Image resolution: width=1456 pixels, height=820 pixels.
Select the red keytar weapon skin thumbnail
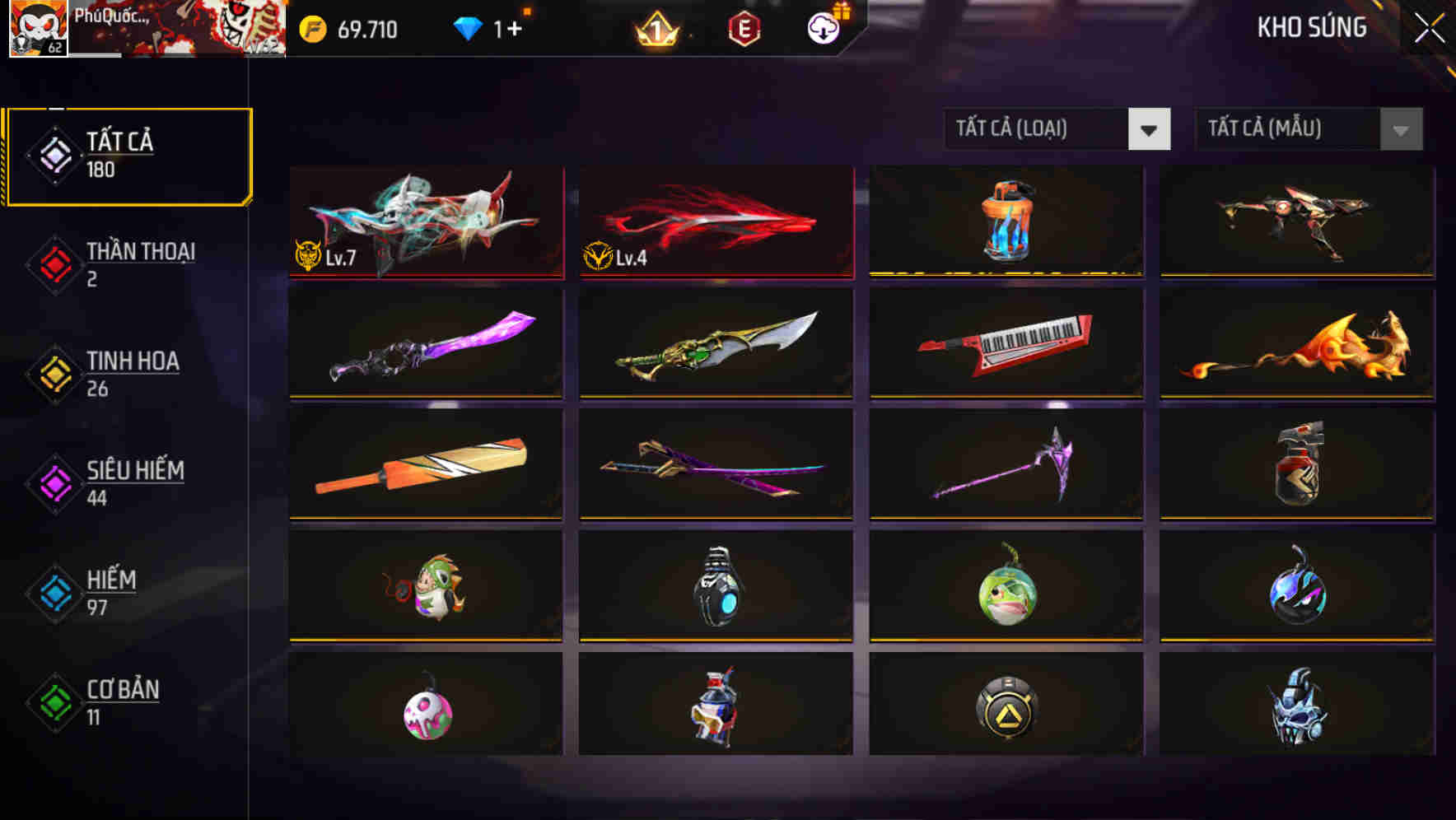click(x=1005, y=342)
